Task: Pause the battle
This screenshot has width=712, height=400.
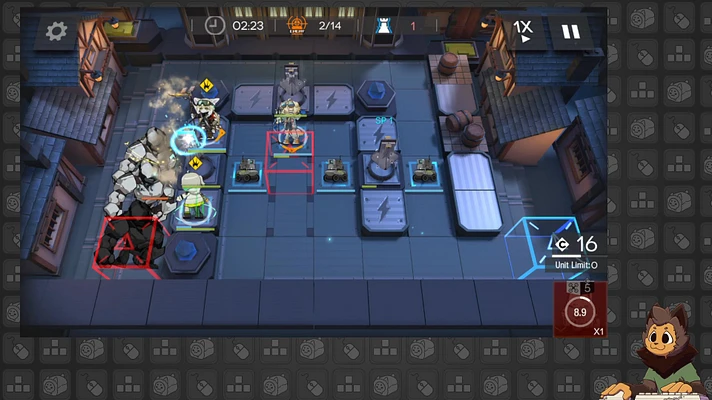Action: (x=570, y=31)
